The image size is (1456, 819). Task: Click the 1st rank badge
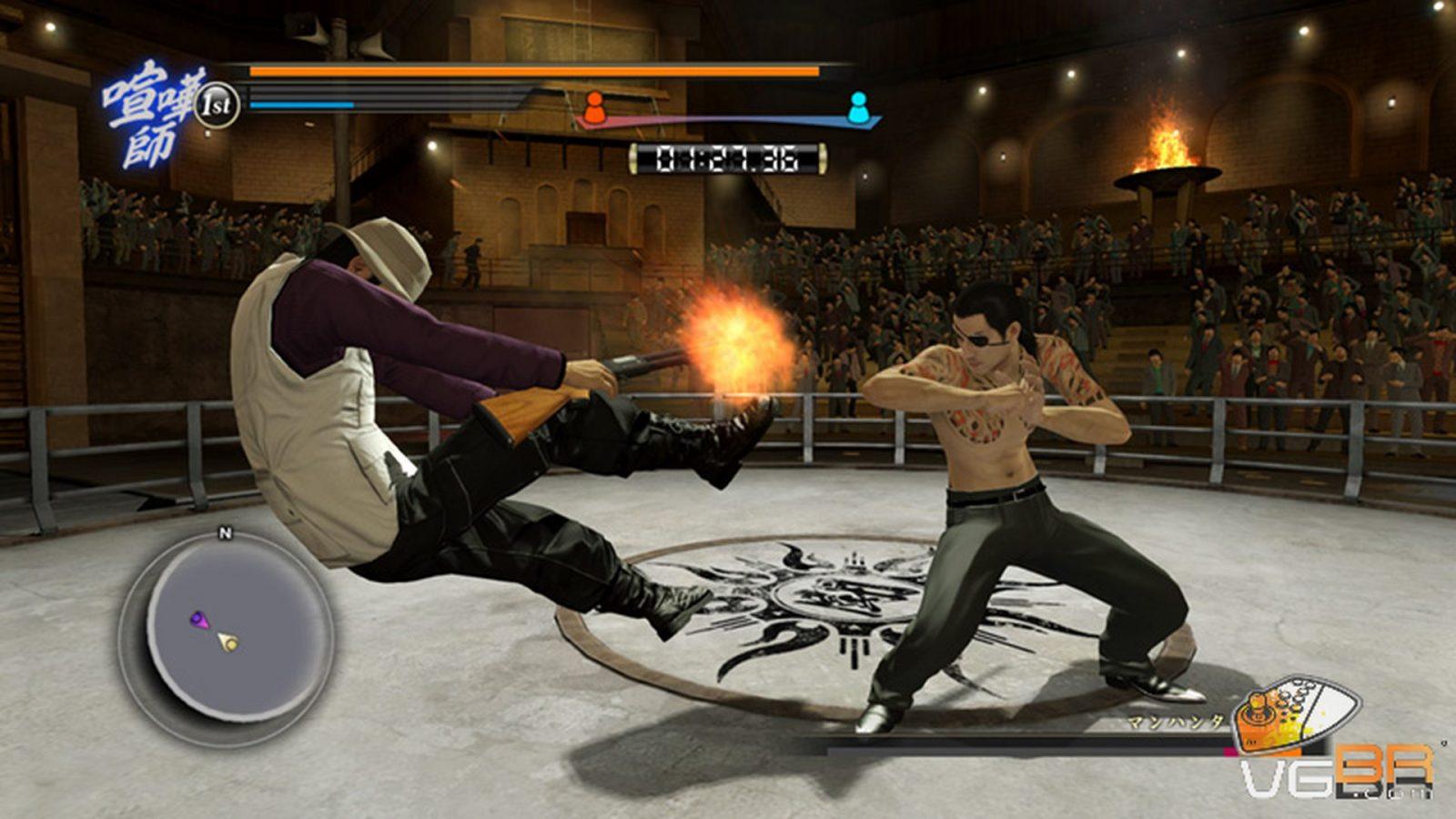[217, 105]
